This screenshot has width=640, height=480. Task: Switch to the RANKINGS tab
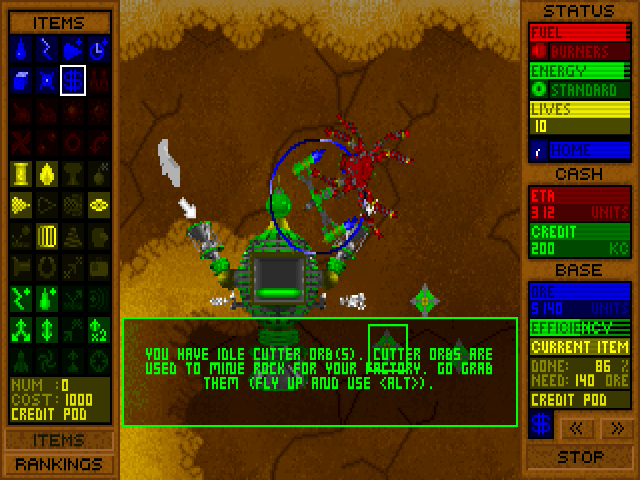point(58,464)
